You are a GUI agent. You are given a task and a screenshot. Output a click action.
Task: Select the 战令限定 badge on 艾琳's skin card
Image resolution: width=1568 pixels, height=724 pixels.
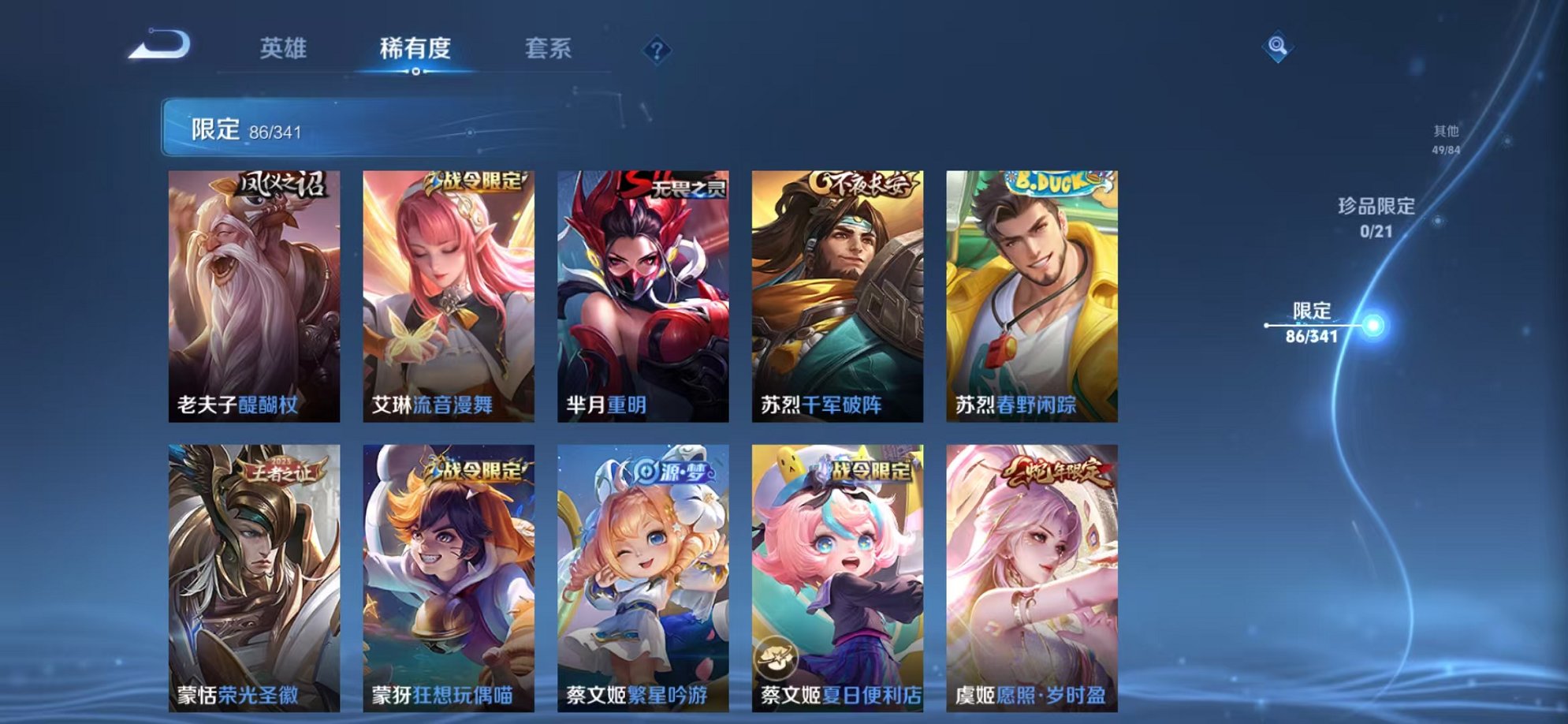coord(476,182)
